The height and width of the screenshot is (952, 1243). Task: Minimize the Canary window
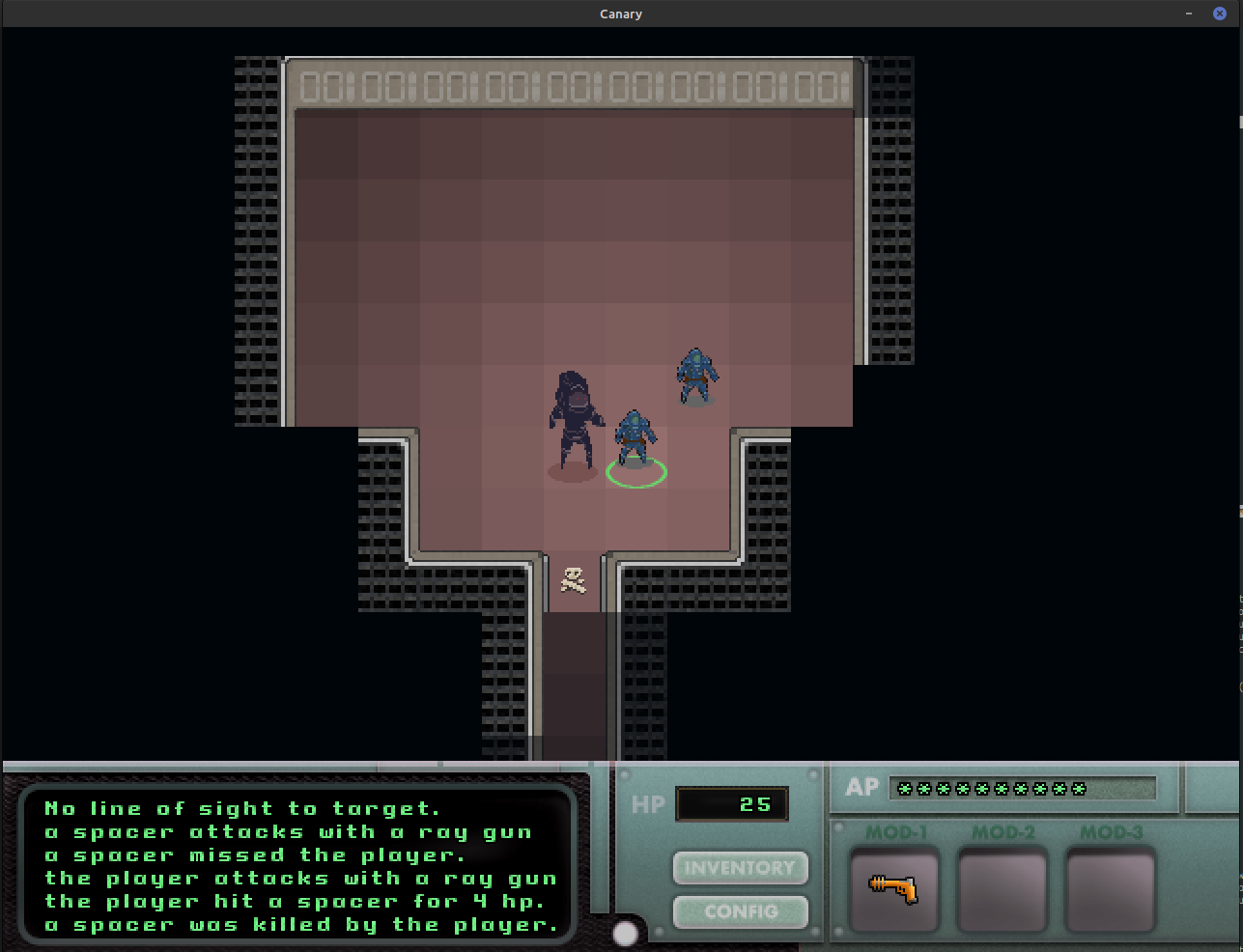1189,14
